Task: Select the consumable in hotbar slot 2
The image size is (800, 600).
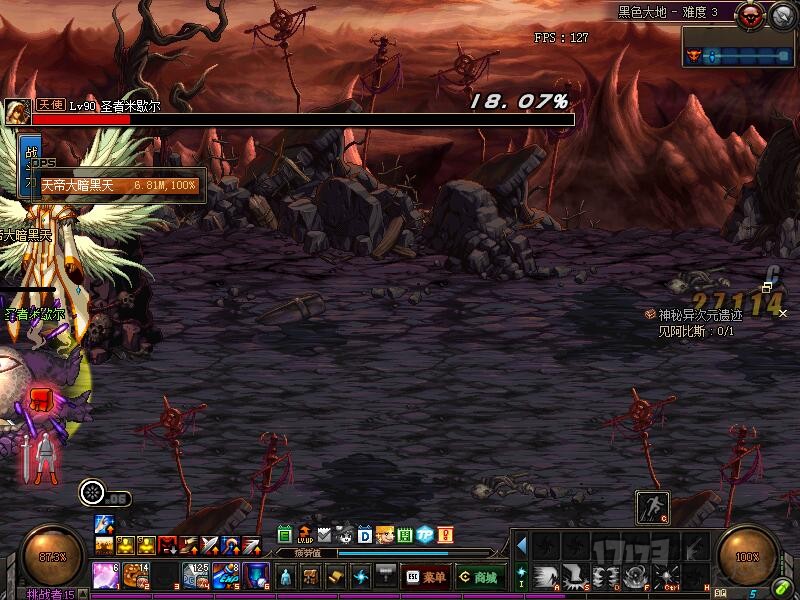Action: pos(137,576)
